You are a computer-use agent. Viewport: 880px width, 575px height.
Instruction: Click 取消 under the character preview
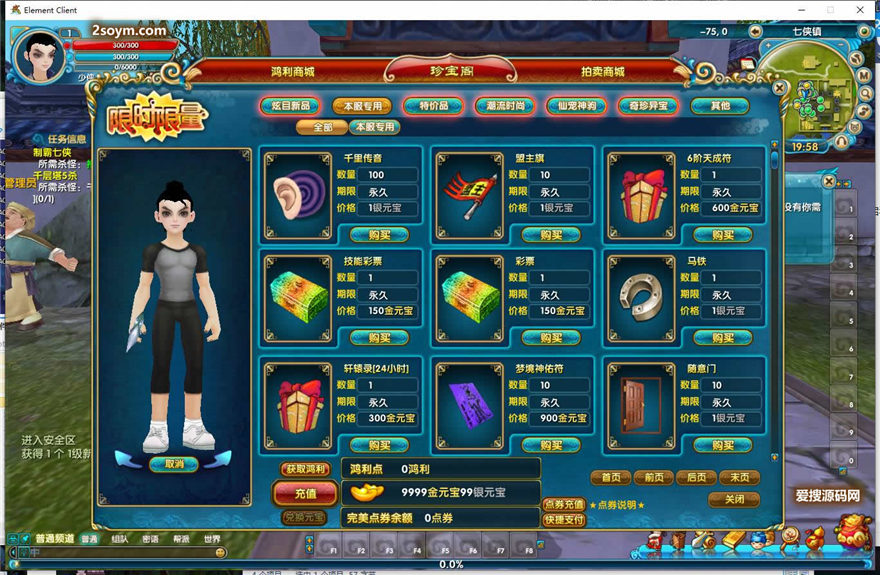point(174,464)
